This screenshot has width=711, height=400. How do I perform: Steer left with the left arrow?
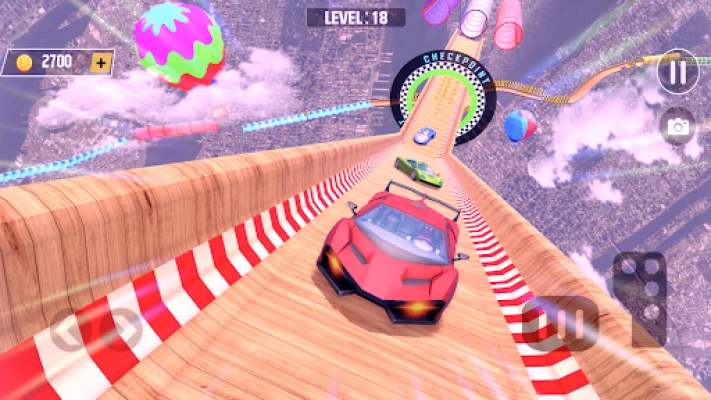coord(69,332)
